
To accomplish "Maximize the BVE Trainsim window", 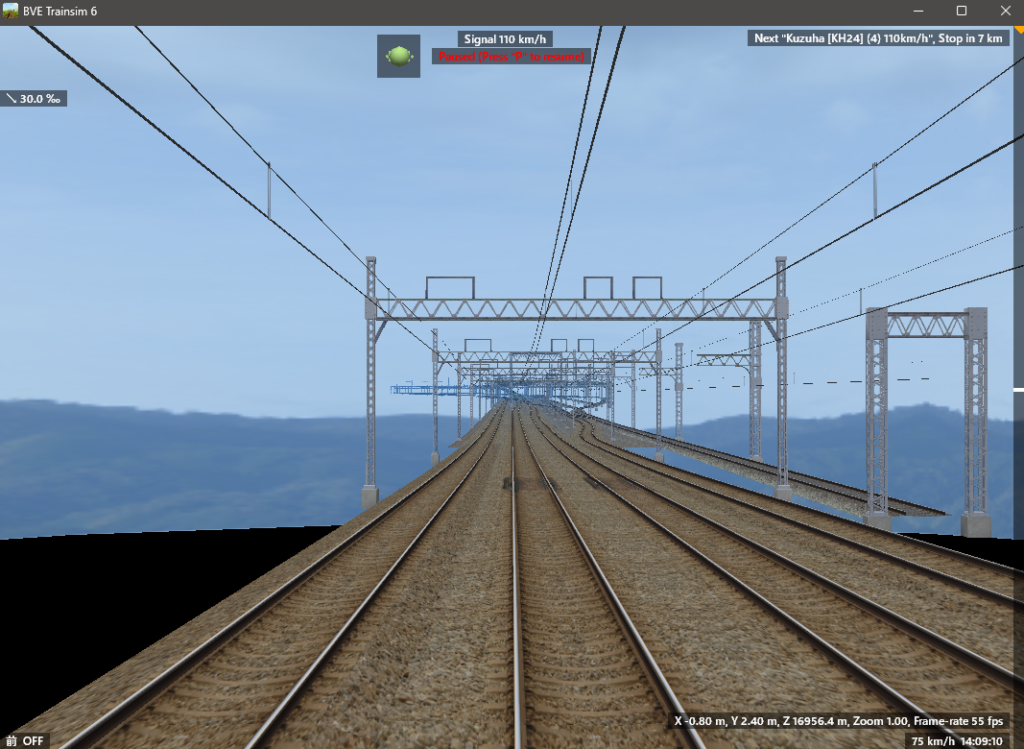I will [961, 11].
